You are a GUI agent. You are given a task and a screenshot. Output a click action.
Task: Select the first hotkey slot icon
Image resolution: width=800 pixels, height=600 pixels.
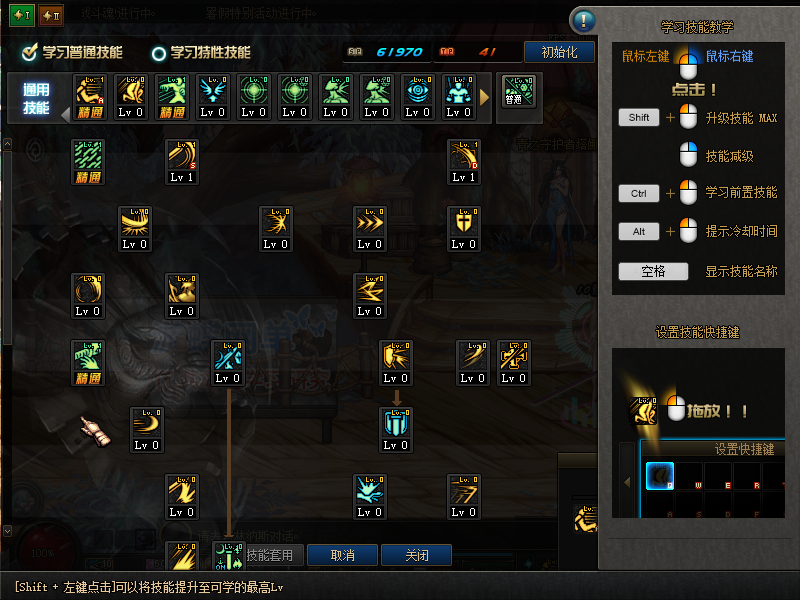(x=660, y=475)
